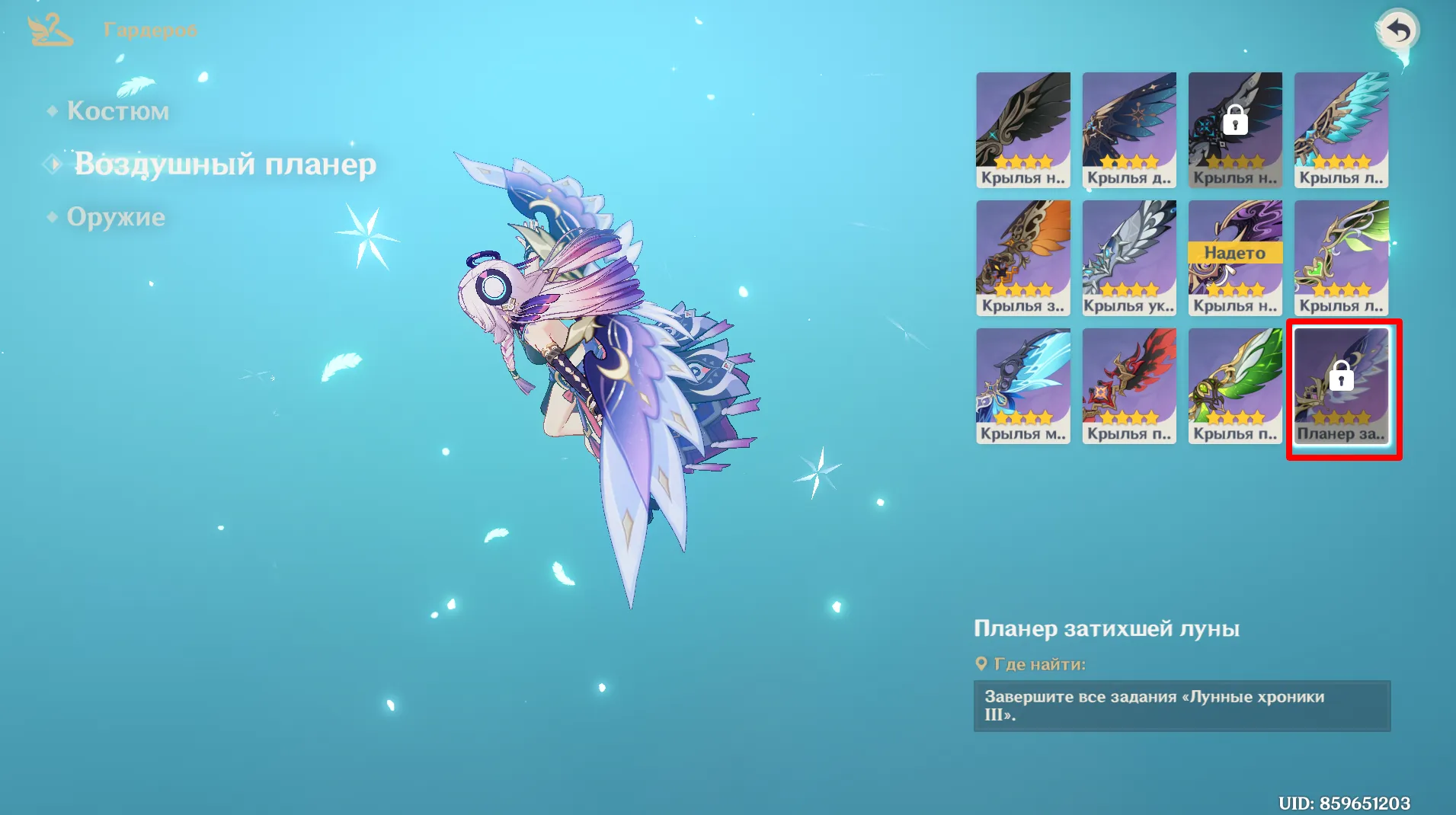Viewport: 1456px width, 815px height.
Task: Pick the red and black wings glider
Action: tap(1128, 385)
